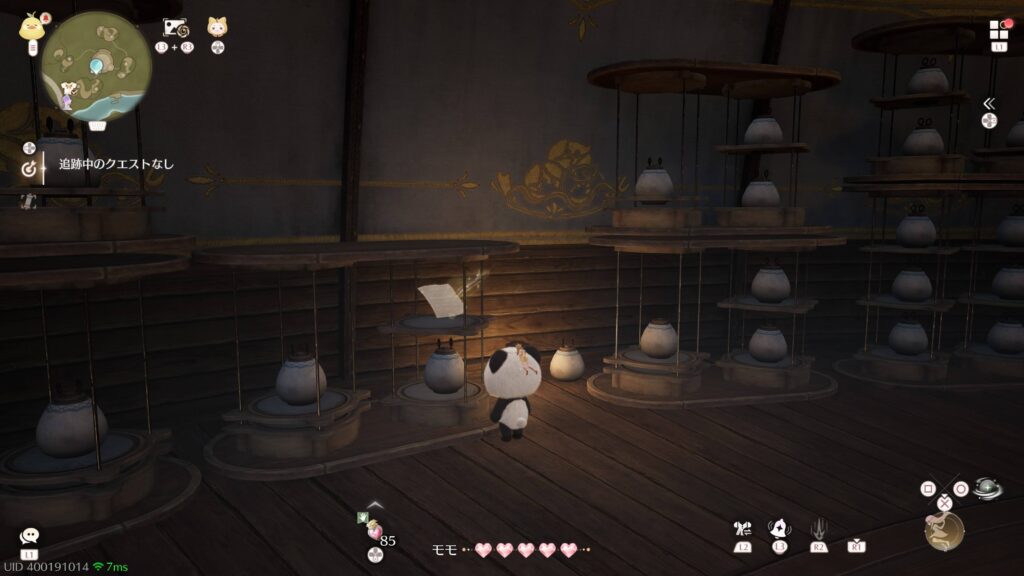
Task: Use the food item with count 85
Action: click(x=375, y=531)
